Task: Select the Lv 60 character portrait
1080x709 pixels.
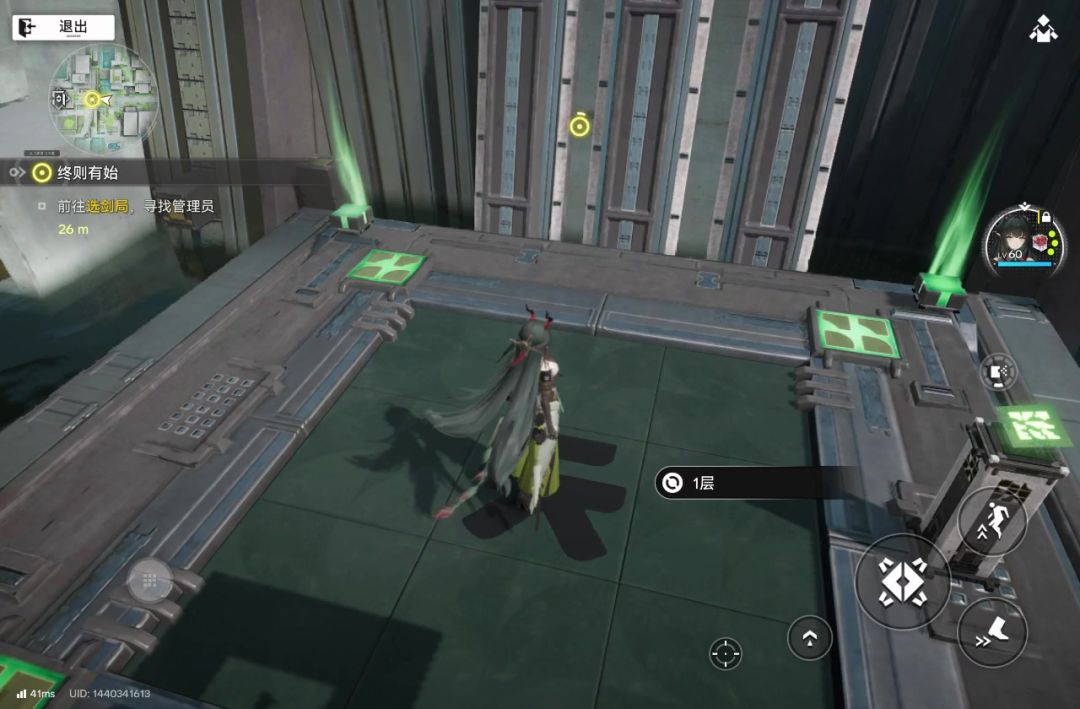Action: coord(1021,240)
